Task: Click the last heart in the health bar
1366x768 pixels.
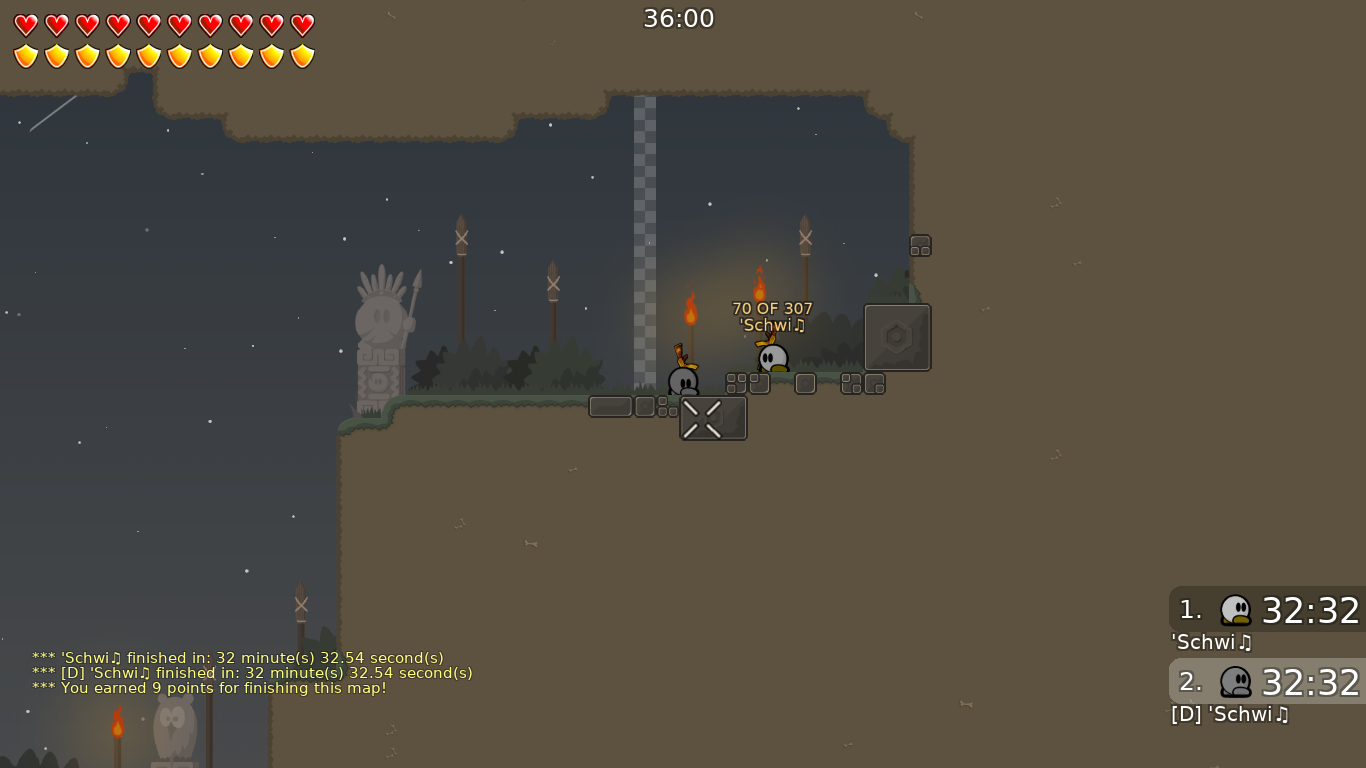Action: click(x=301, y=24)
